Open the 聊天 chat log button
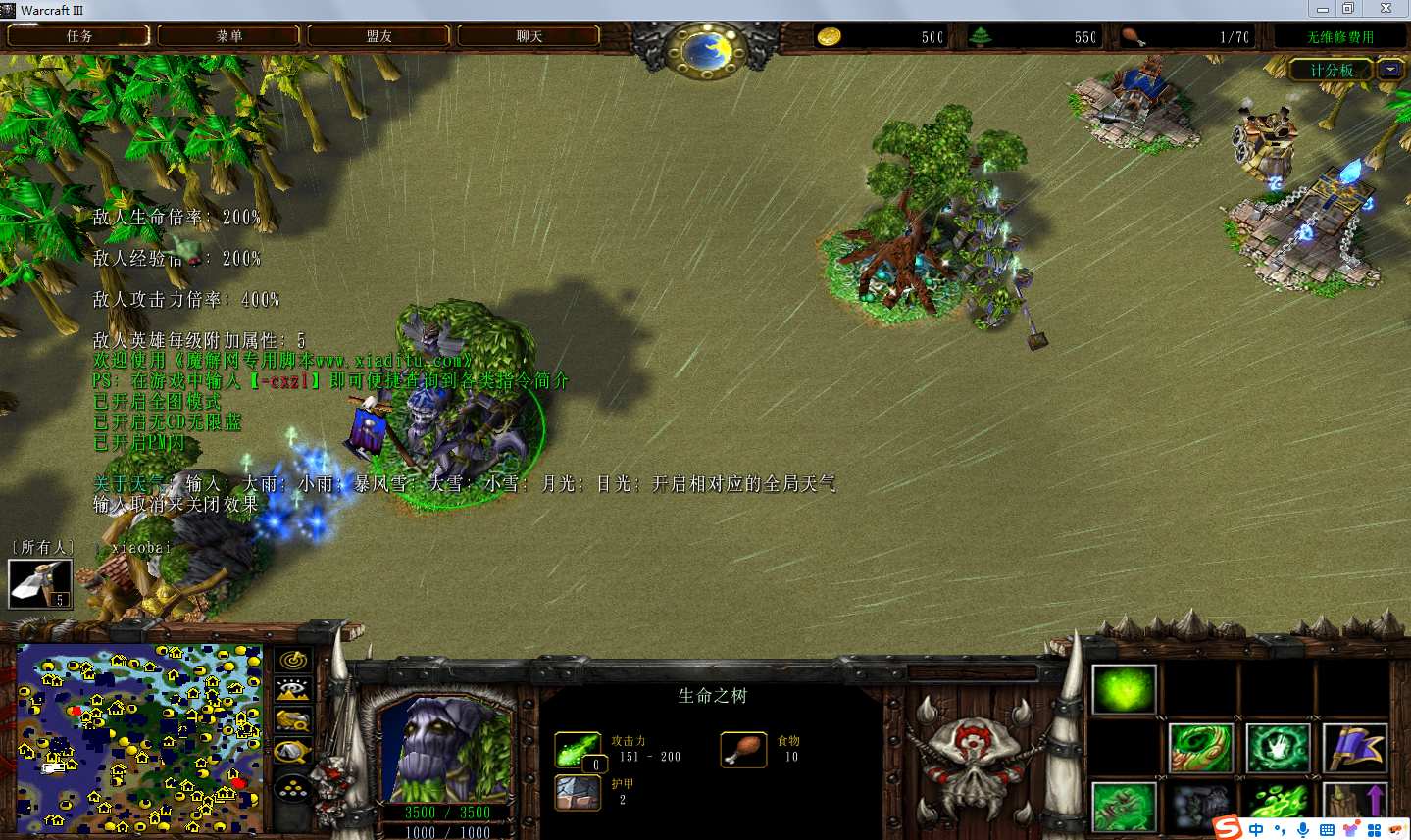This screenshot has height=840, width=1411. click(529, 36)
